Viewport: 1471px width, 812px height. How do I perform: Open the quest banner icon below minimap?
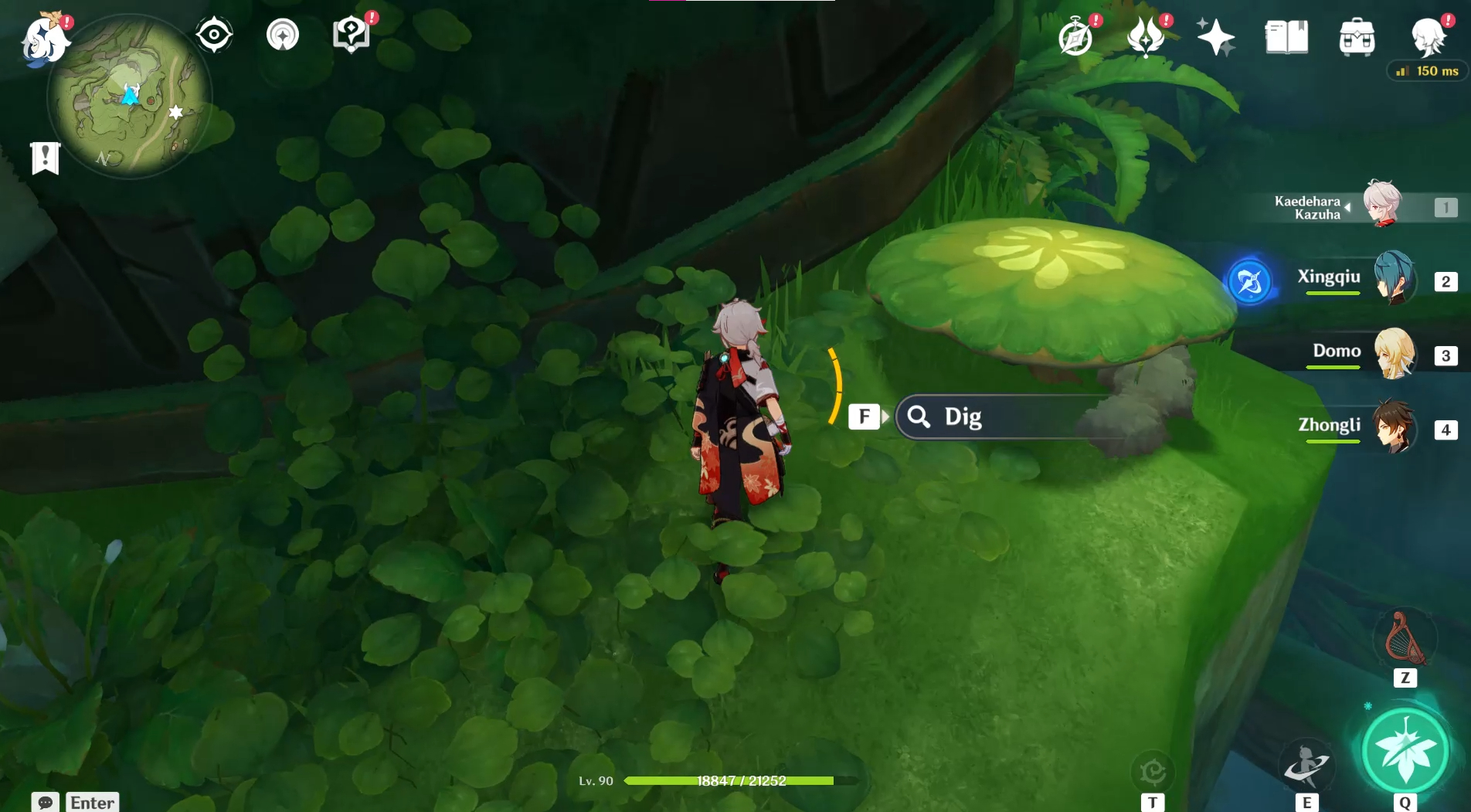[x=46, y=159]
